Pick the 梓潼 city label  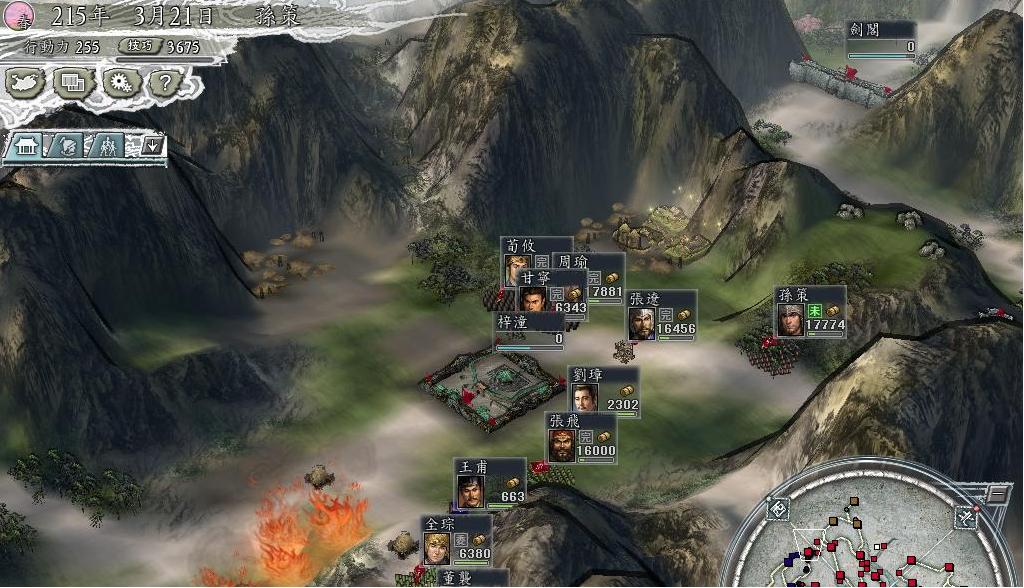[x=530, y=329]
